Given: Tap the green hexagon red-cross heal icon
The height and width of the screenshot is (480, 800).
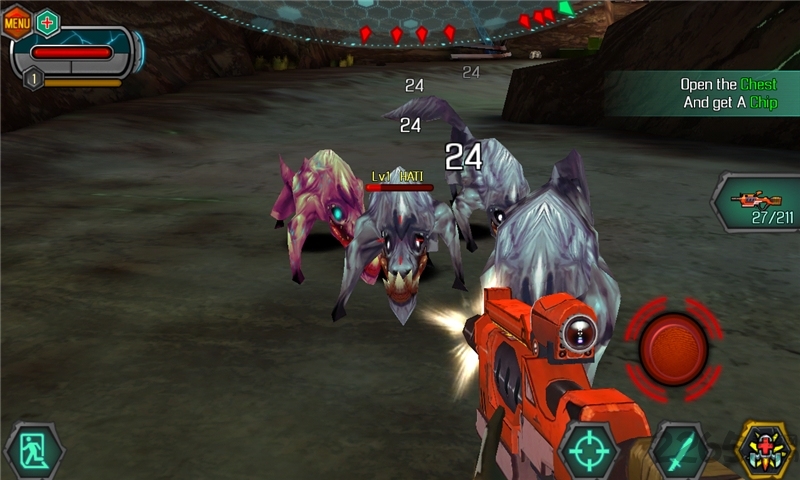Looking at the screenshot, I should [x=47, y=22].
